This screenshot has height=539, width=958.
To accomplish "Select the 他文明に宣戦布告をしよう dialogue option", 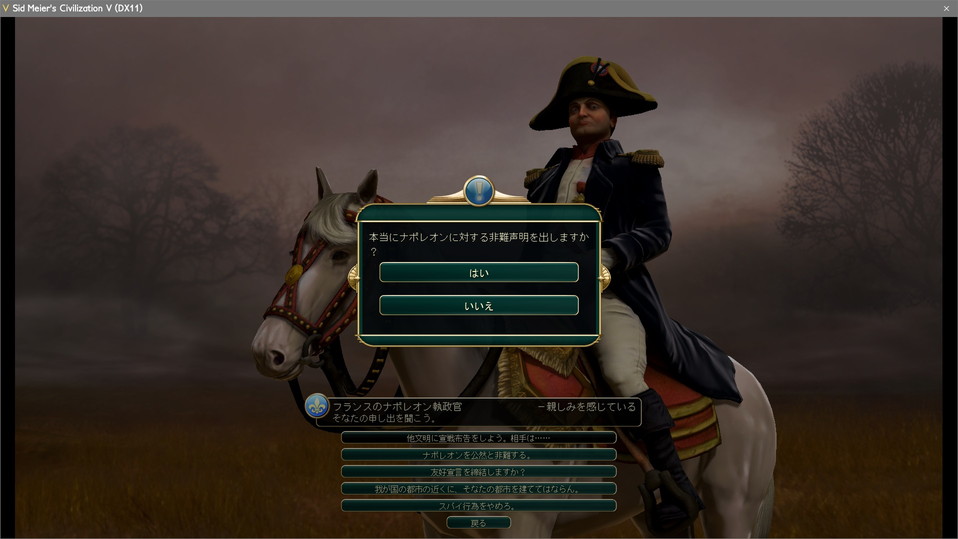I will 478,438.
